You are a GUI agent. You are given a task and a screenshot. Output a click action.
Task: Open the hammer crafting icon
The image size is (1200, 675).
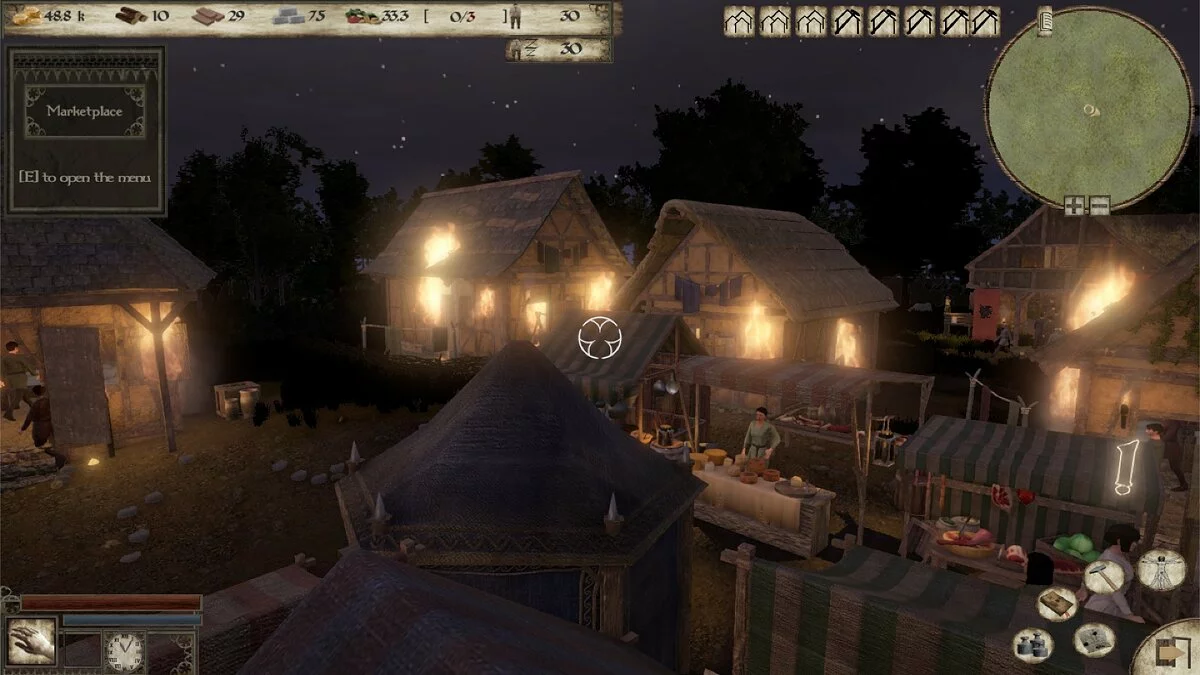click(1104, 576)
